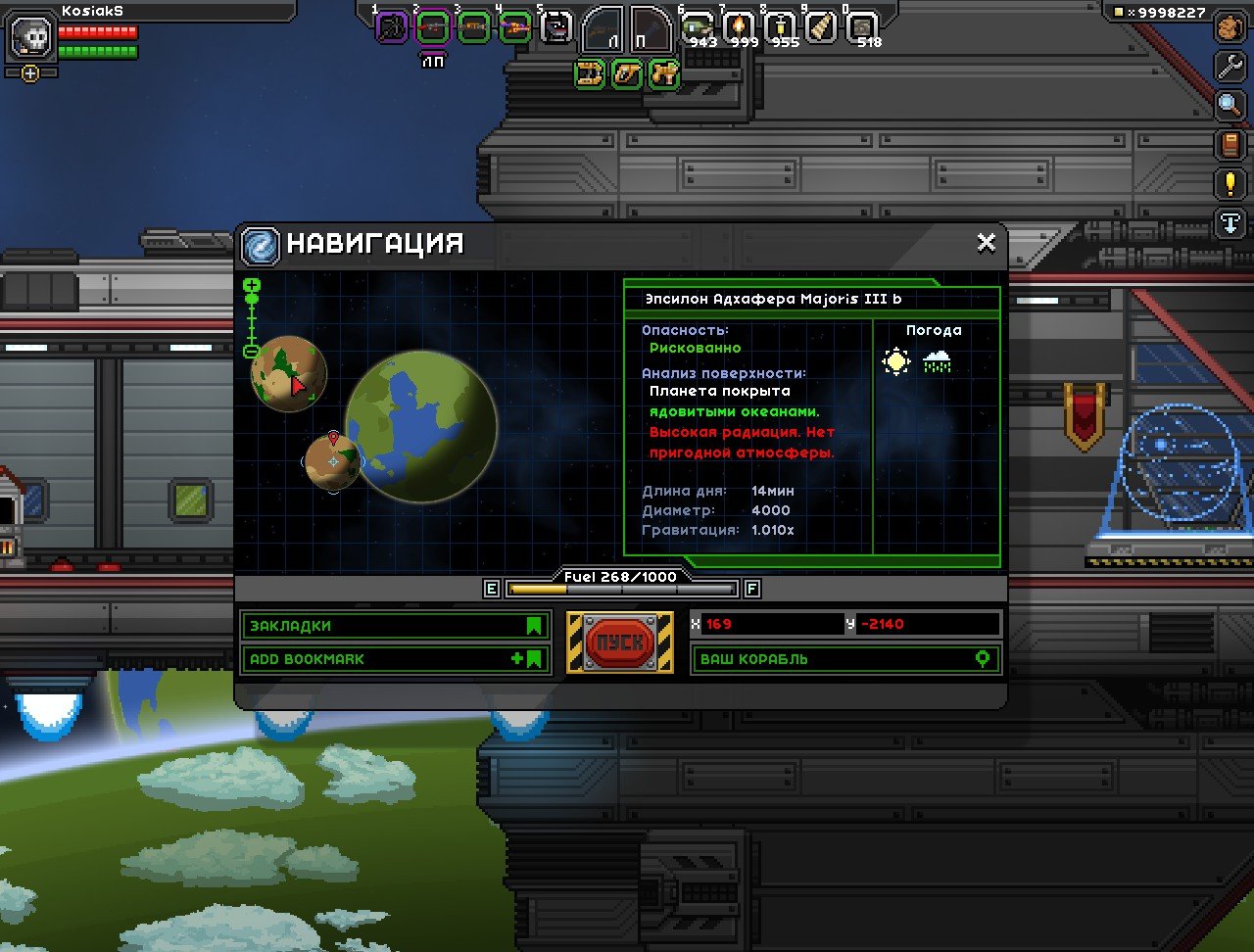
Task: Select the torch hotbar slot
Action: (x=739, y=27)
